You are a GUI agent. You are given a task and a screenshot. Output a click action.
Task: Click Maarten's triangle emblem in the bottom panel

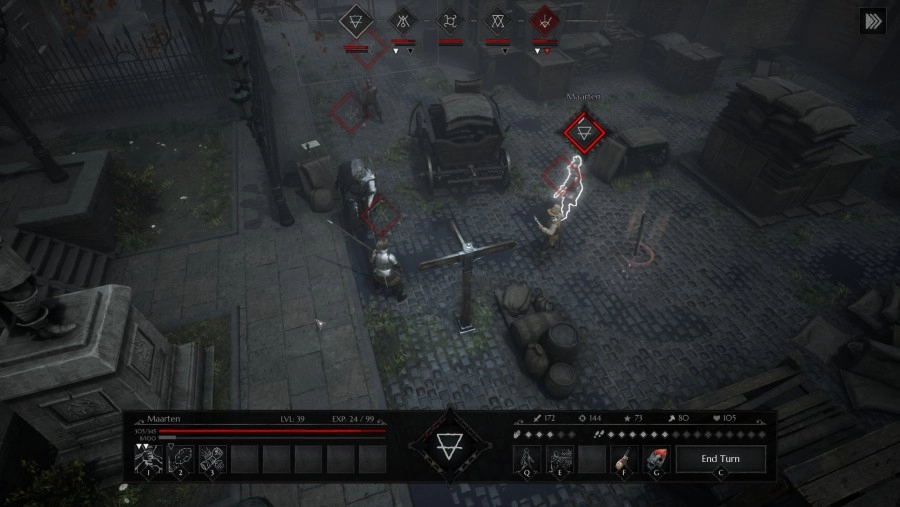pos(450,444)
